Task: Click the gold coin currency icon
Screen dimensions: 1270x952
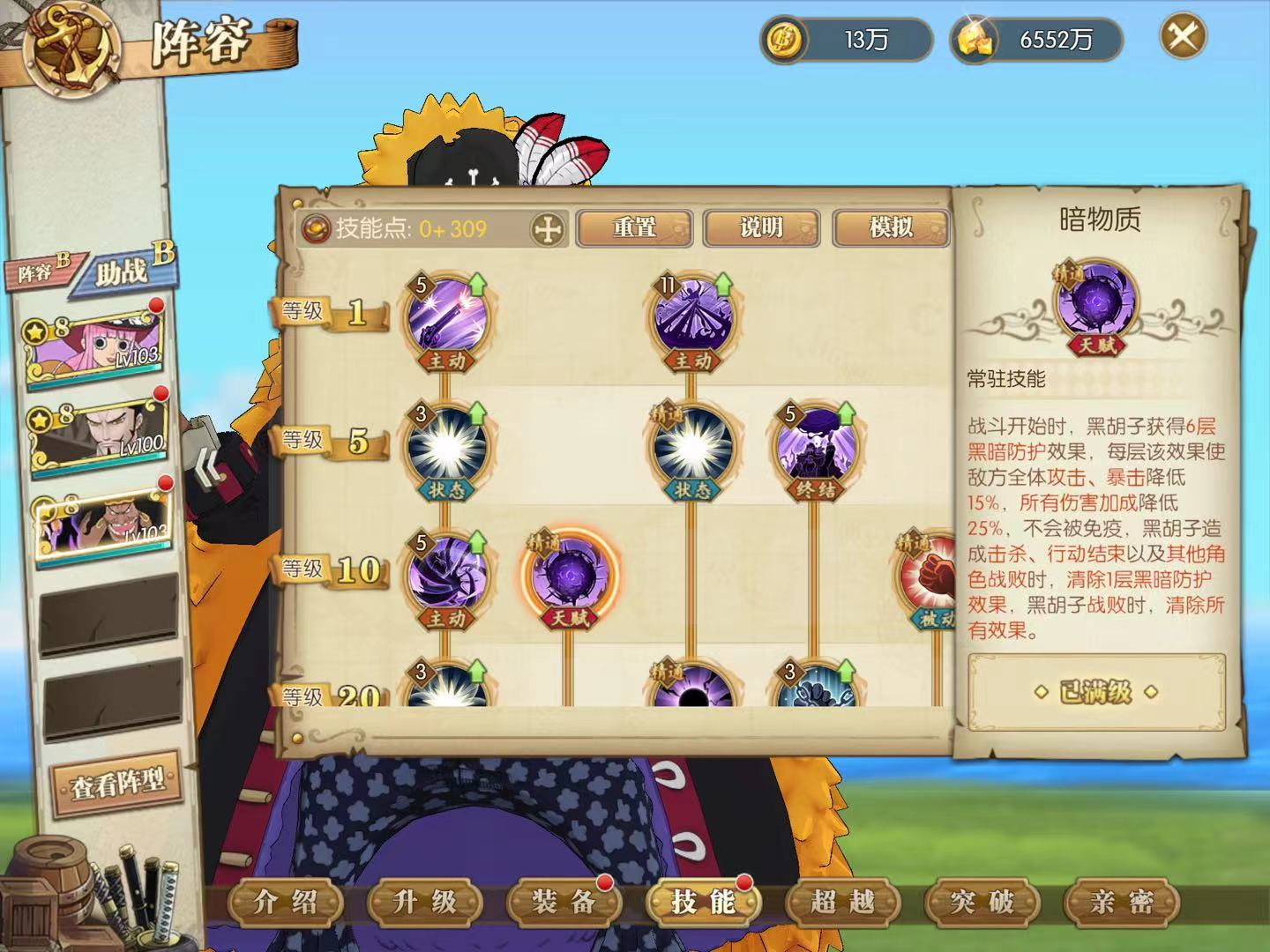Action: (x=783, y=38)
